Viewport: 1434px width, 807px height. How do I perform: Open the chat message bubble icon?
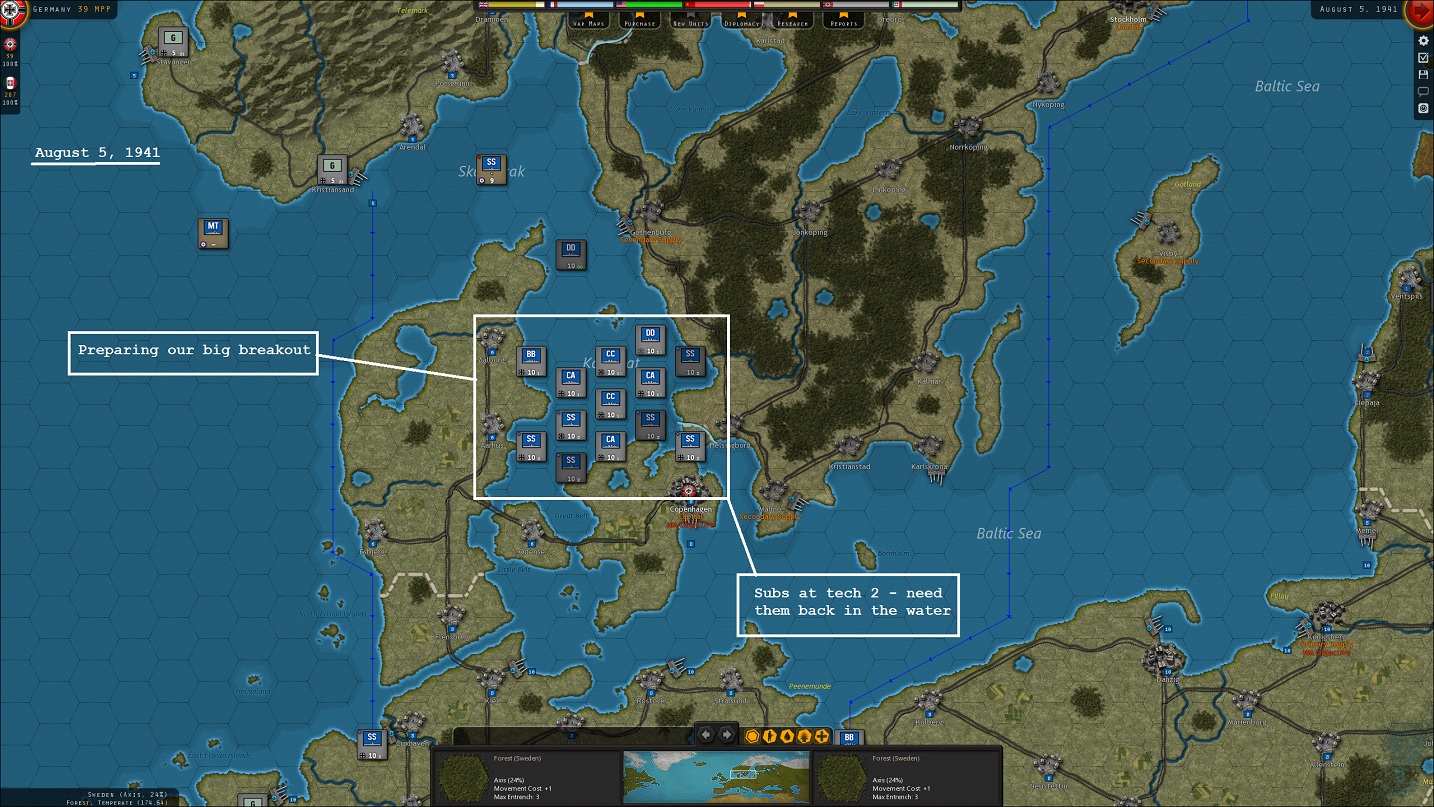[1423, 91]
